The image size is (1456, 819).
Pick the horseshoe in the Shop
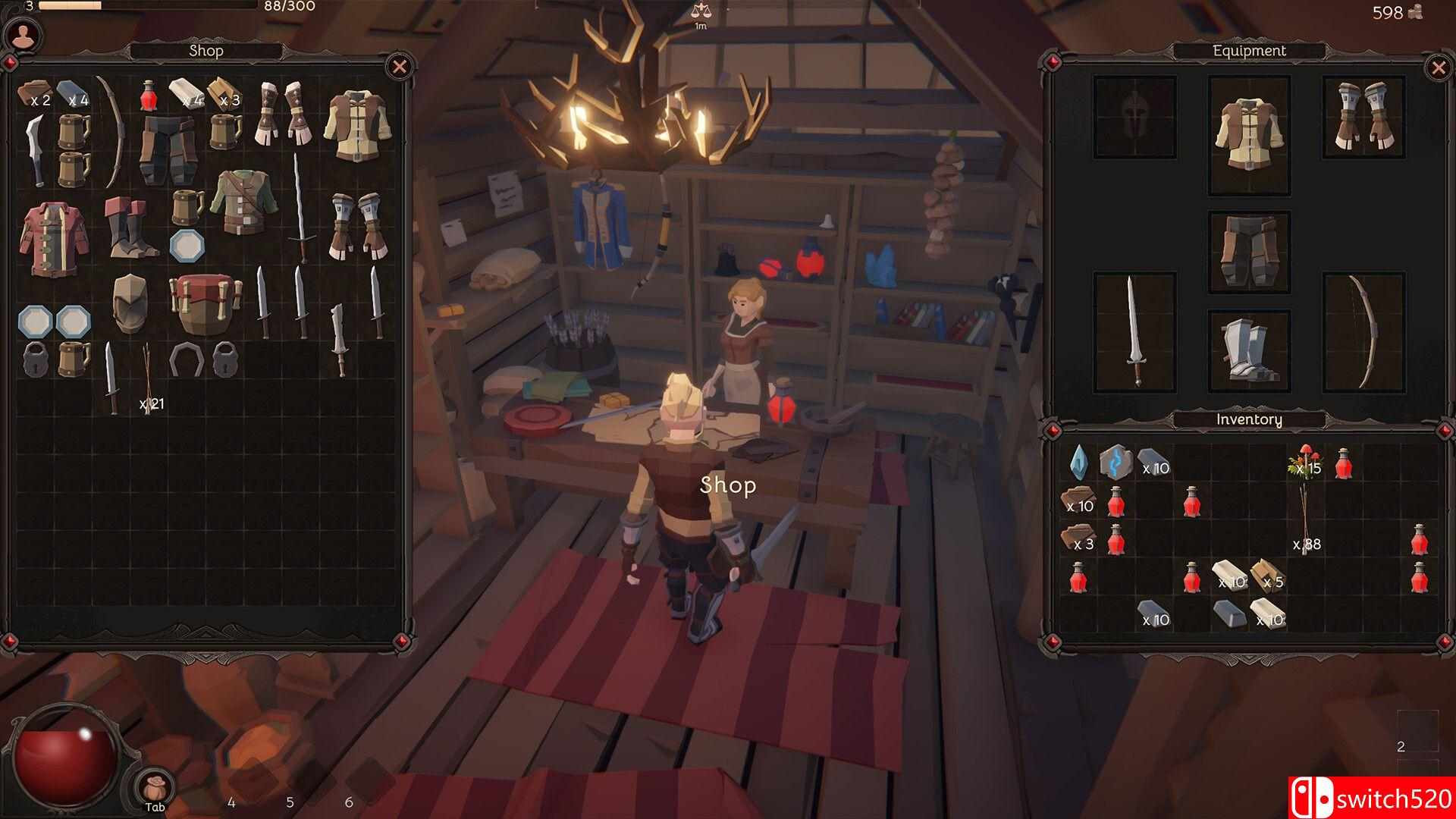(x=186, y=359)
